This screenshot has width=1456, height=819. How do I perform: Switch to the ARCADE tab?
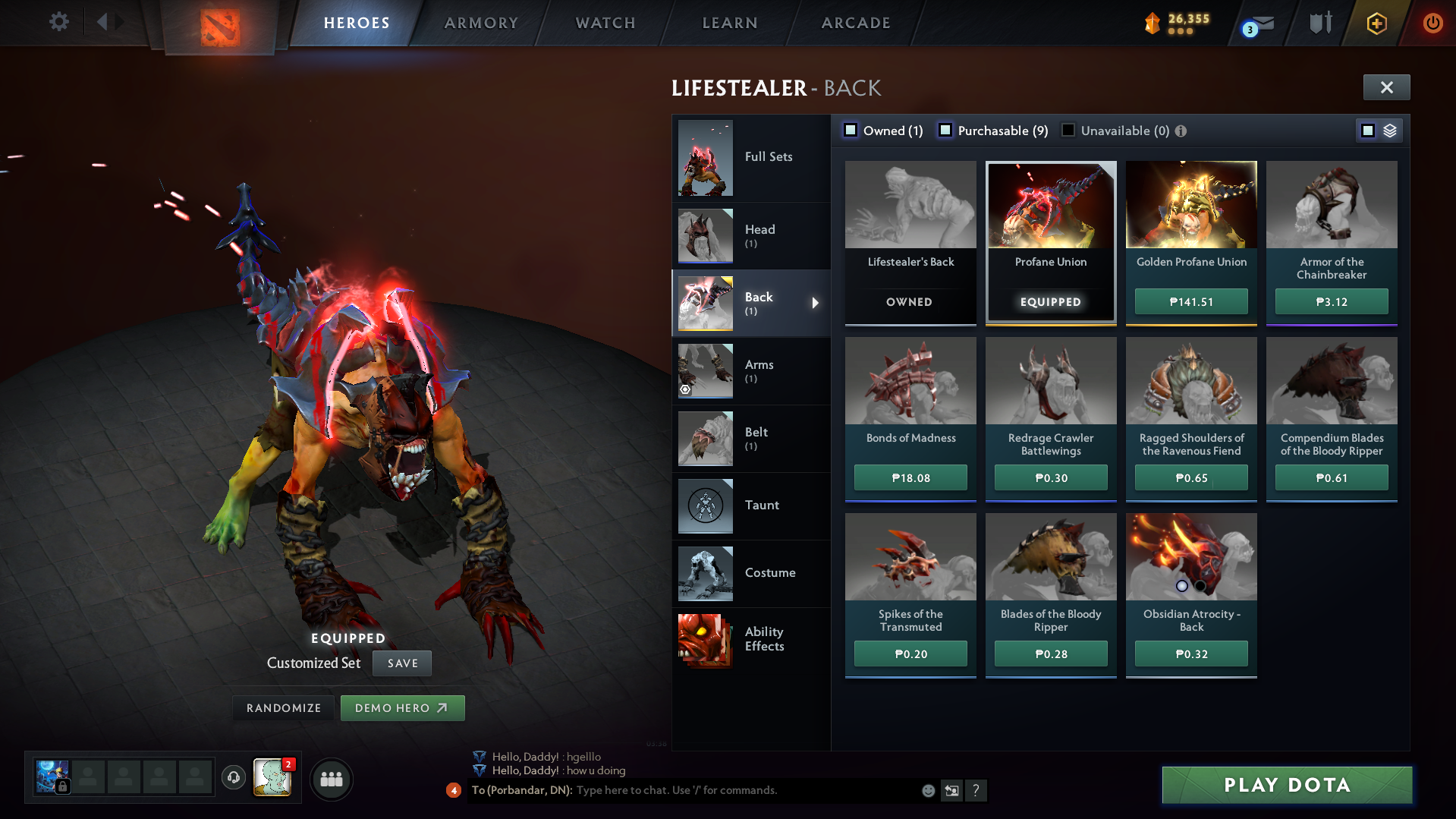[855, 23]
